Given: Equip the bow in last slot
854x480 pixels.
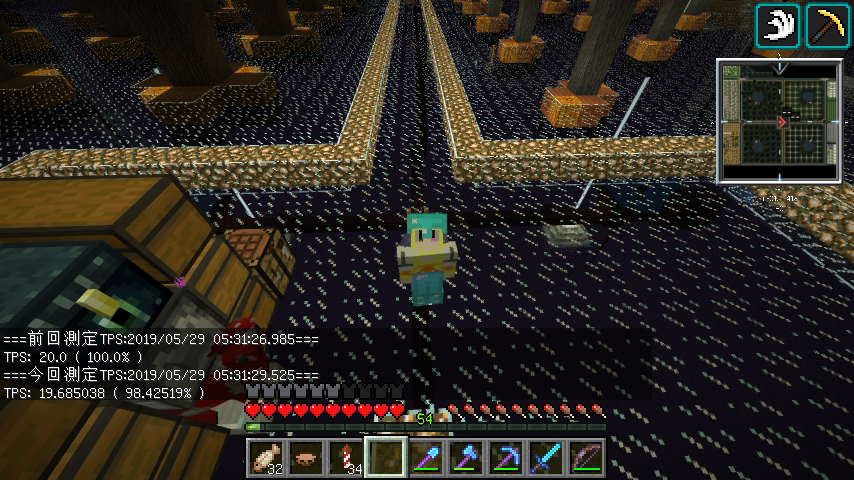Looking at the screenshot, I should (585, 458).
